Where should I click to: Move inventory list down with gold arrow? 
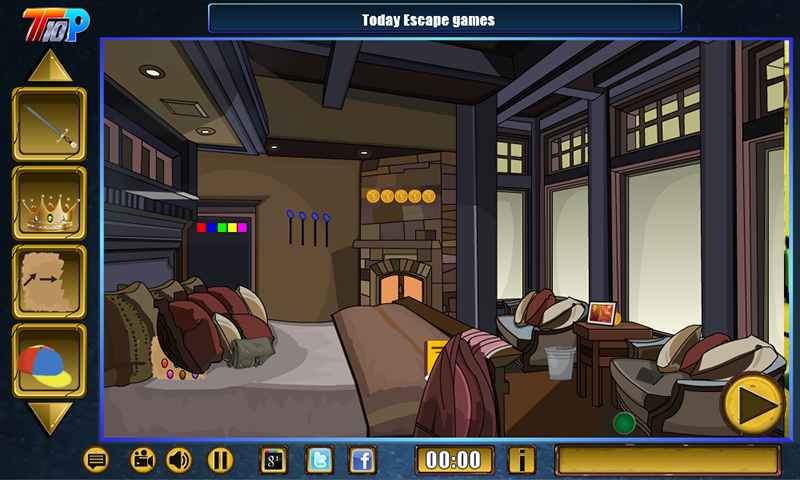49,418
